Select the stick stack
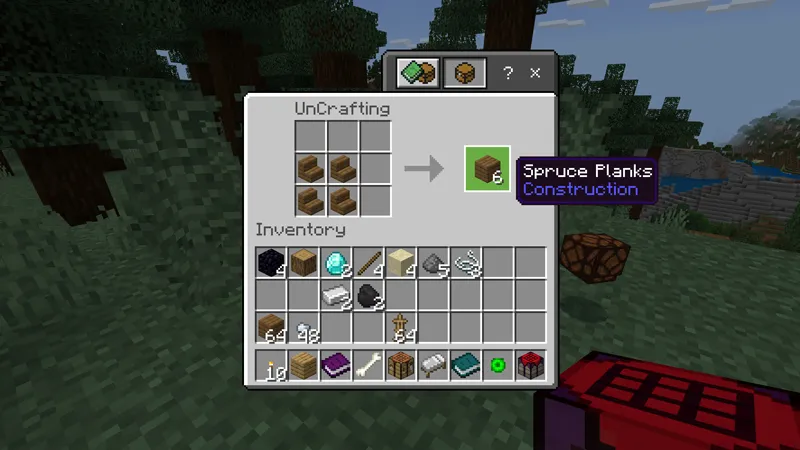The height and width of the screenshot is (450, 800). 368,263
